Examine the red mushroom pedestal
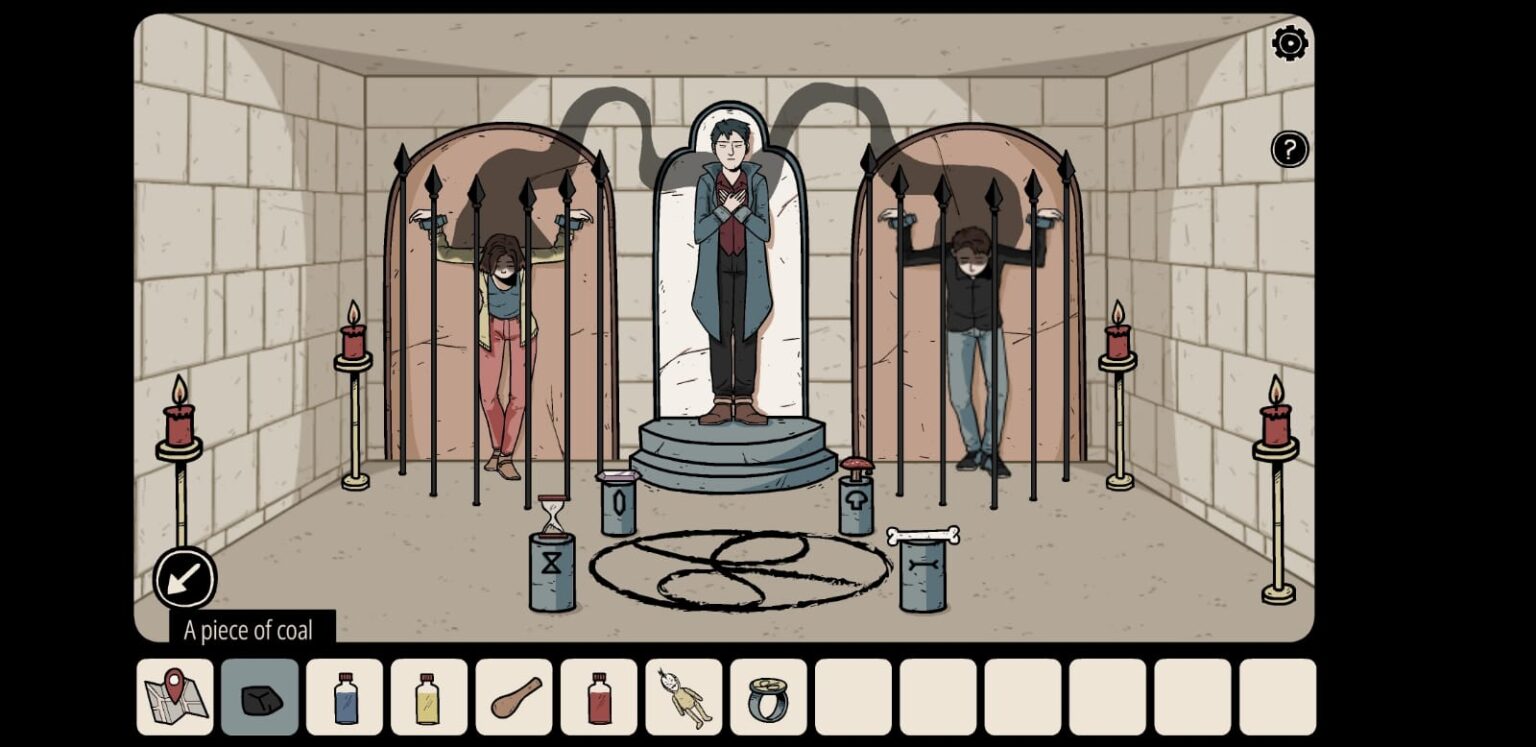The width and height of the screenshot is (1536, 747). [x=855, y=468]
